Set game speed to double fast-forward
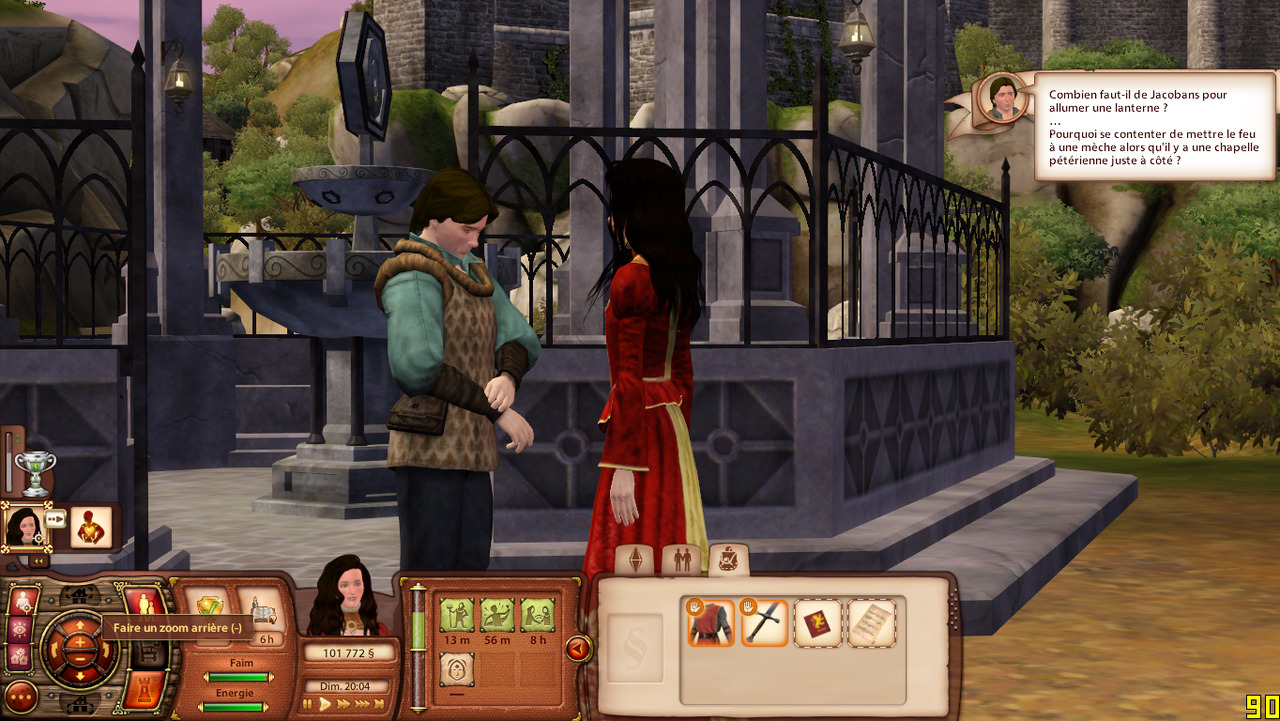Image resolution: width=1280 pixels, height=721 pixels. (344, 704)
